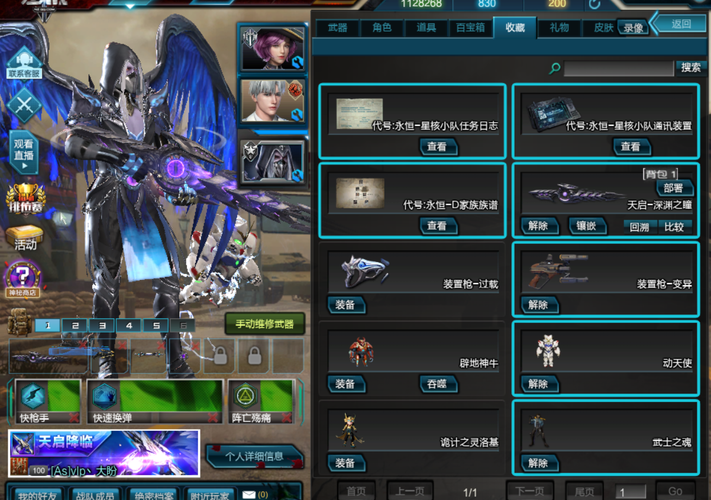Switch to backpack slot 3

coord(101,325)
